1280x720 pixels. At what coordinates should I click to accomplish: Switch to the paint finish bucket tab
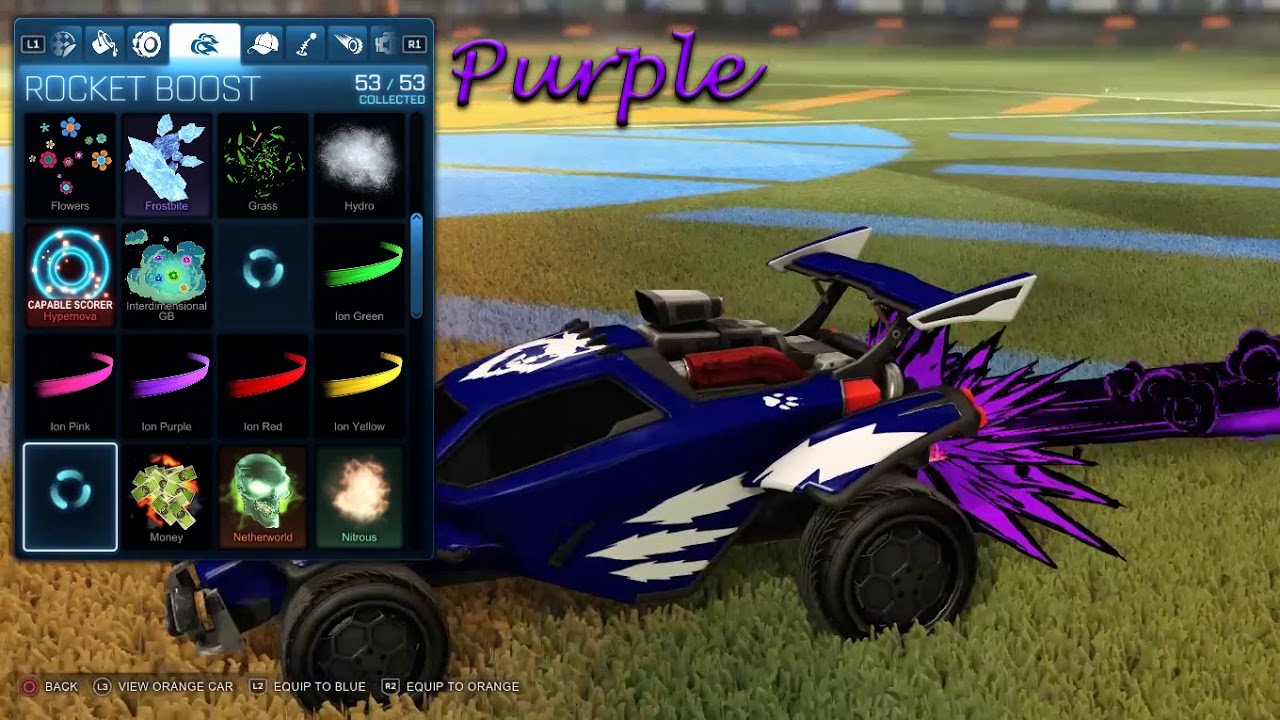point(103,43)
